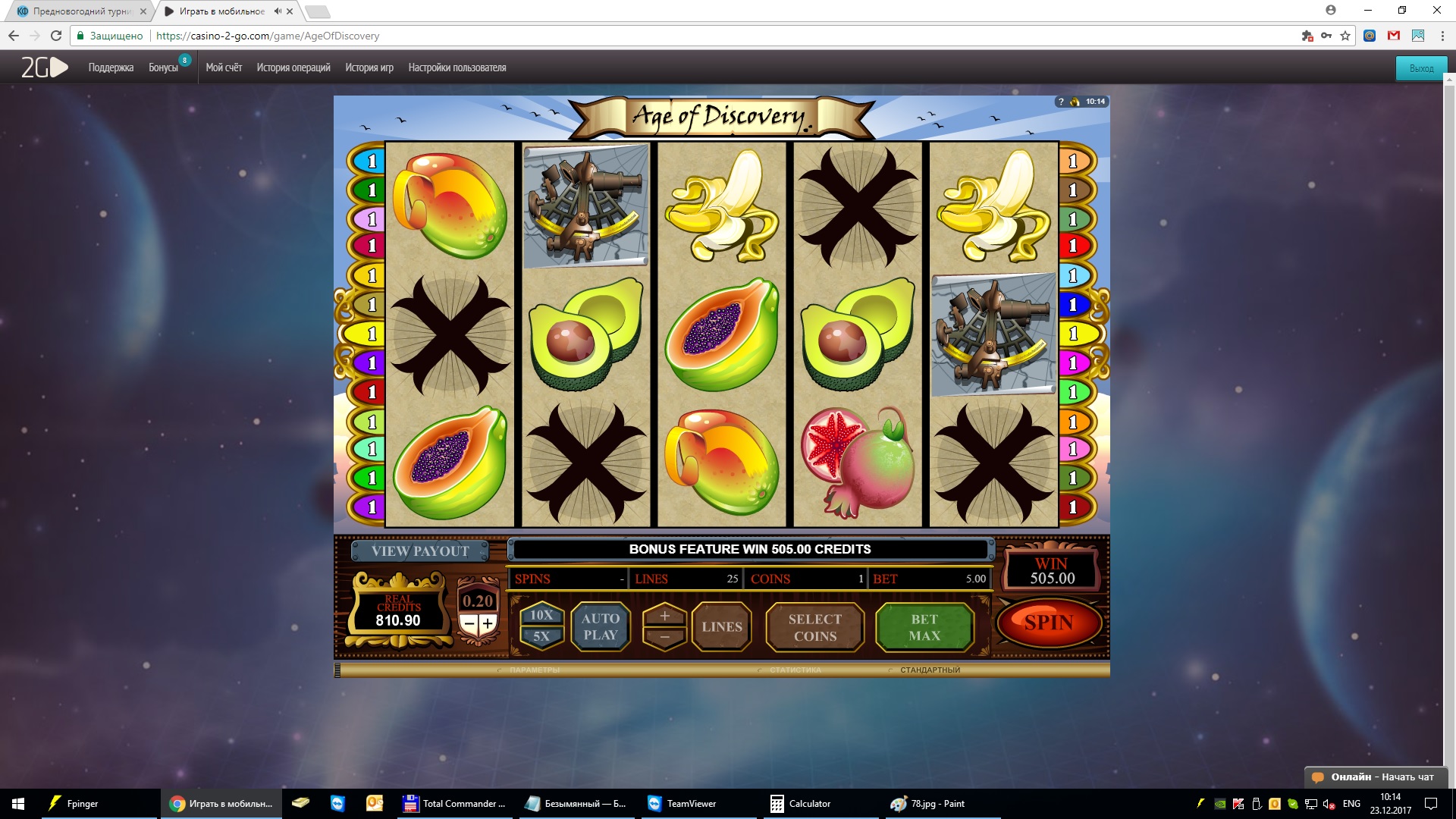Click the brown LINES button

(721, 627)
